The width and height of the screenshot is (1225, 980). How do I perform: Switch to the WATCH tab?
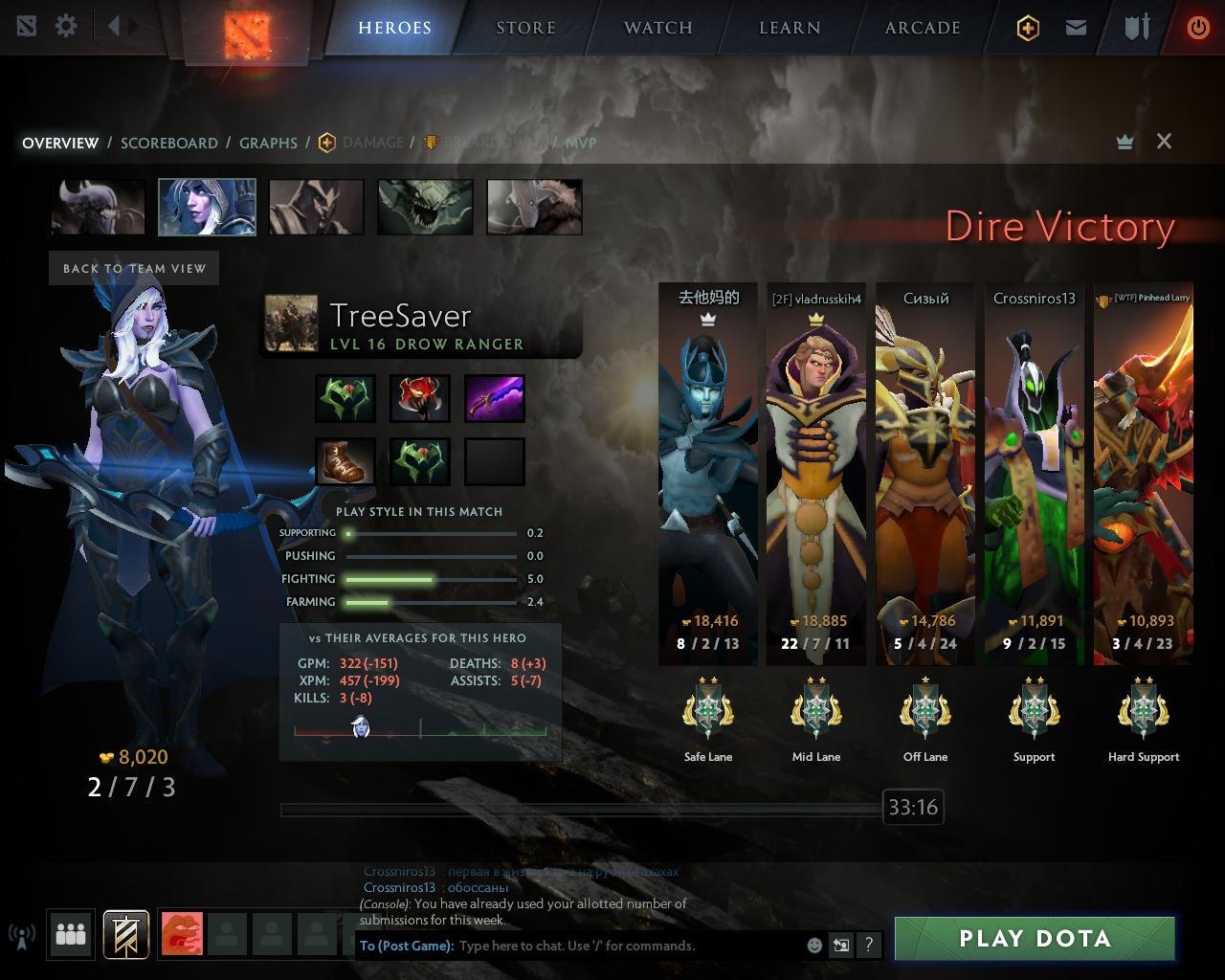tap(657, 28)
